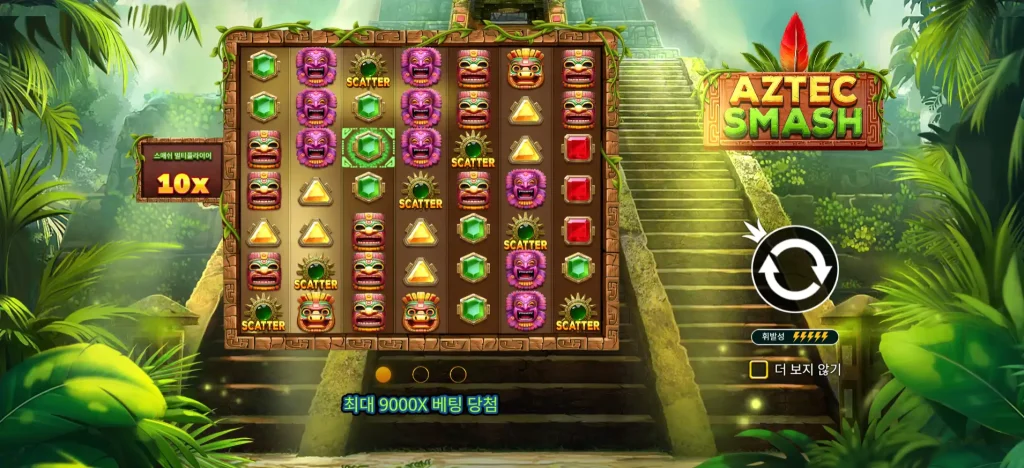This screenshot has width=1024, height=468.
Task: Switch to the middle intro page dot
Action: pyautogui.click(x=421, y=374)
